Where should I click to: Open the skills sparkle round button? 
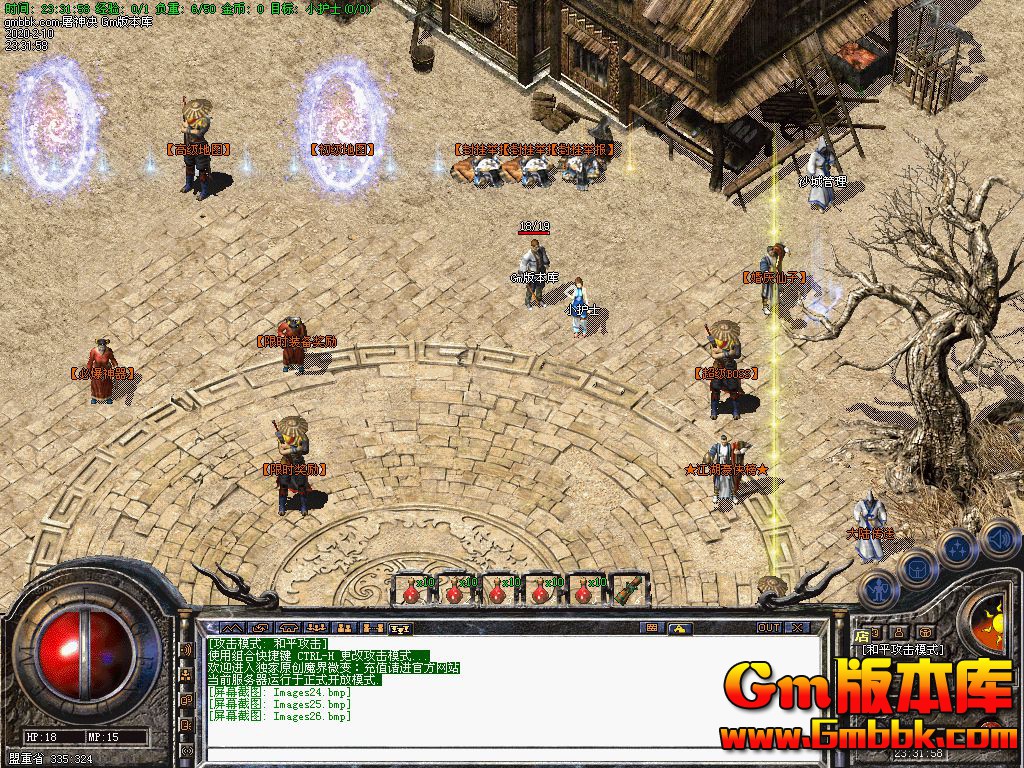pos(957,548)
